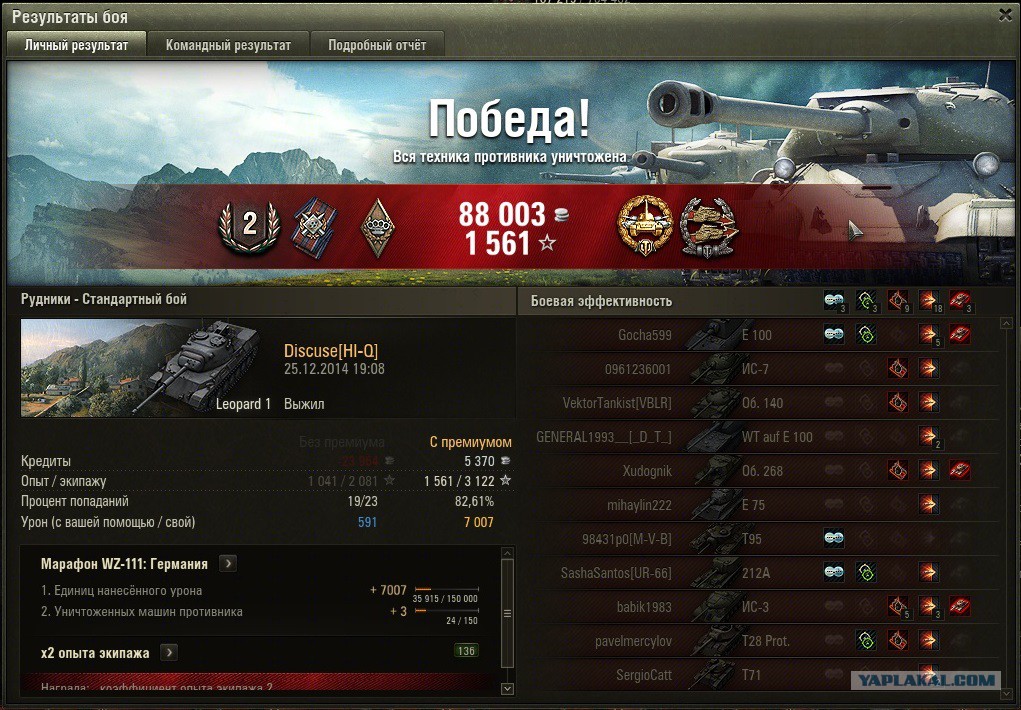This screenshot has width=1021, height=710.
Task: Click the pavelmercylov T28 Prot. row
Action: (760, 641)
